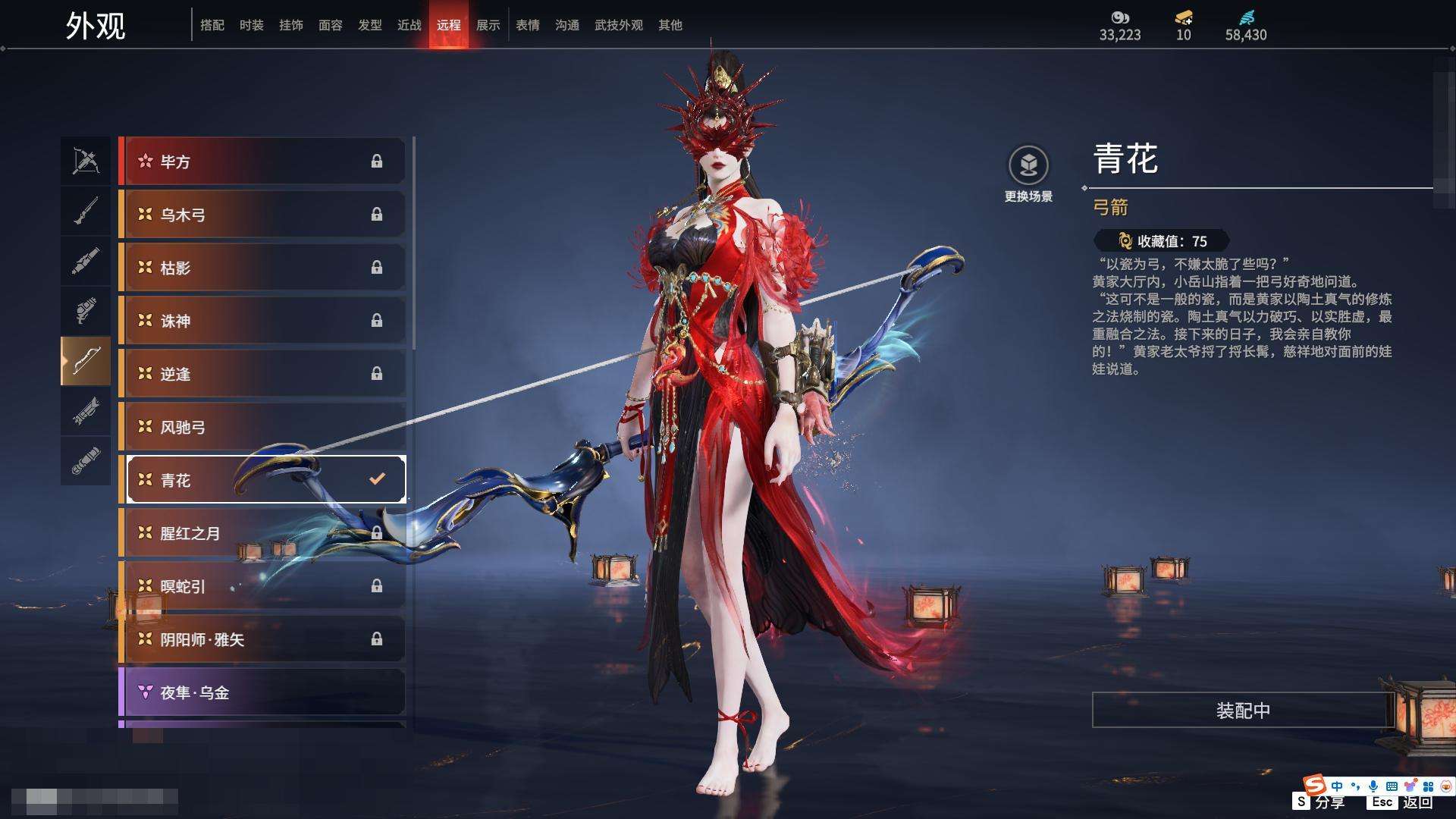Select the 发型 tab
The width and height of the screenshot is (1456, 819).
(x=369, y=25)
